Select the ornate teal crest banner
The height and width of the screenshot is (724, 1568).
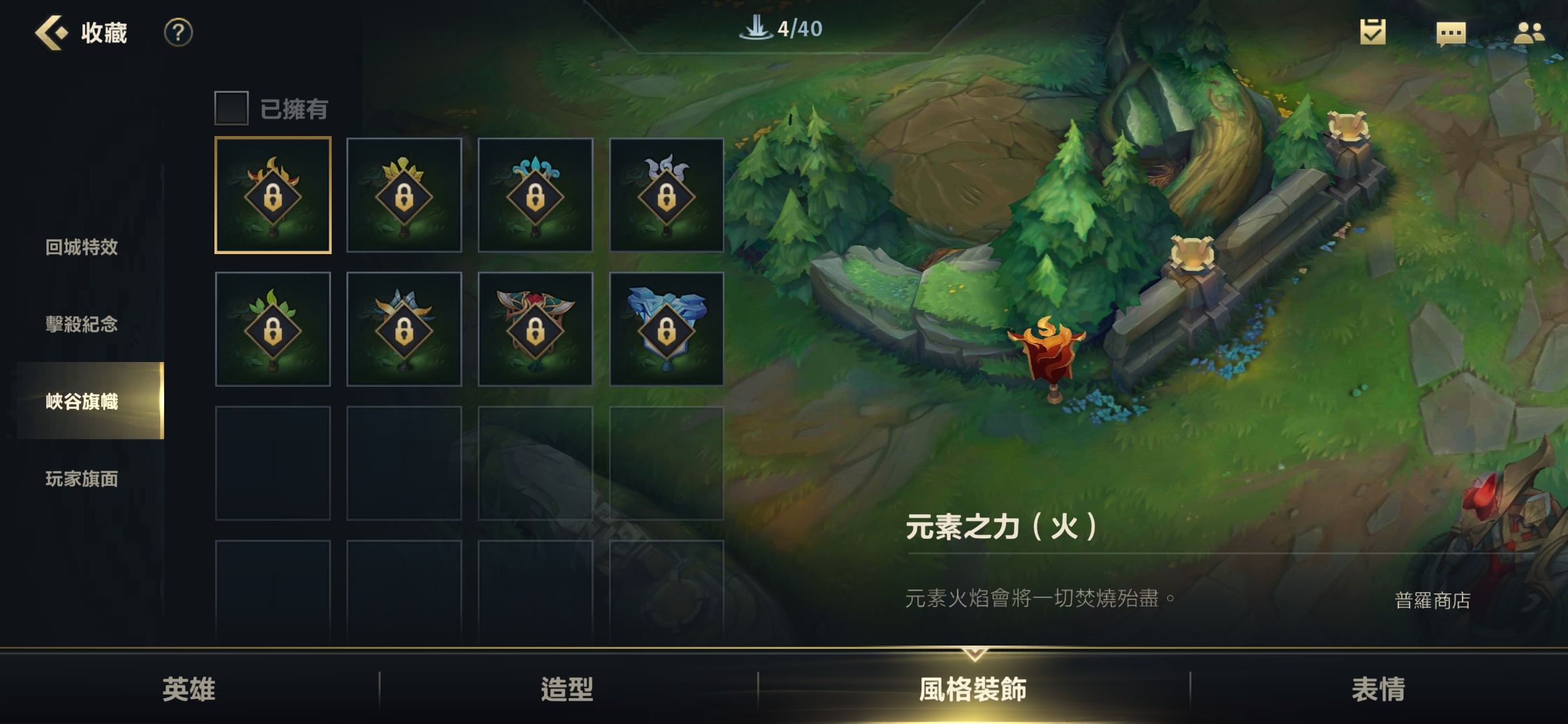pos(535,329)
